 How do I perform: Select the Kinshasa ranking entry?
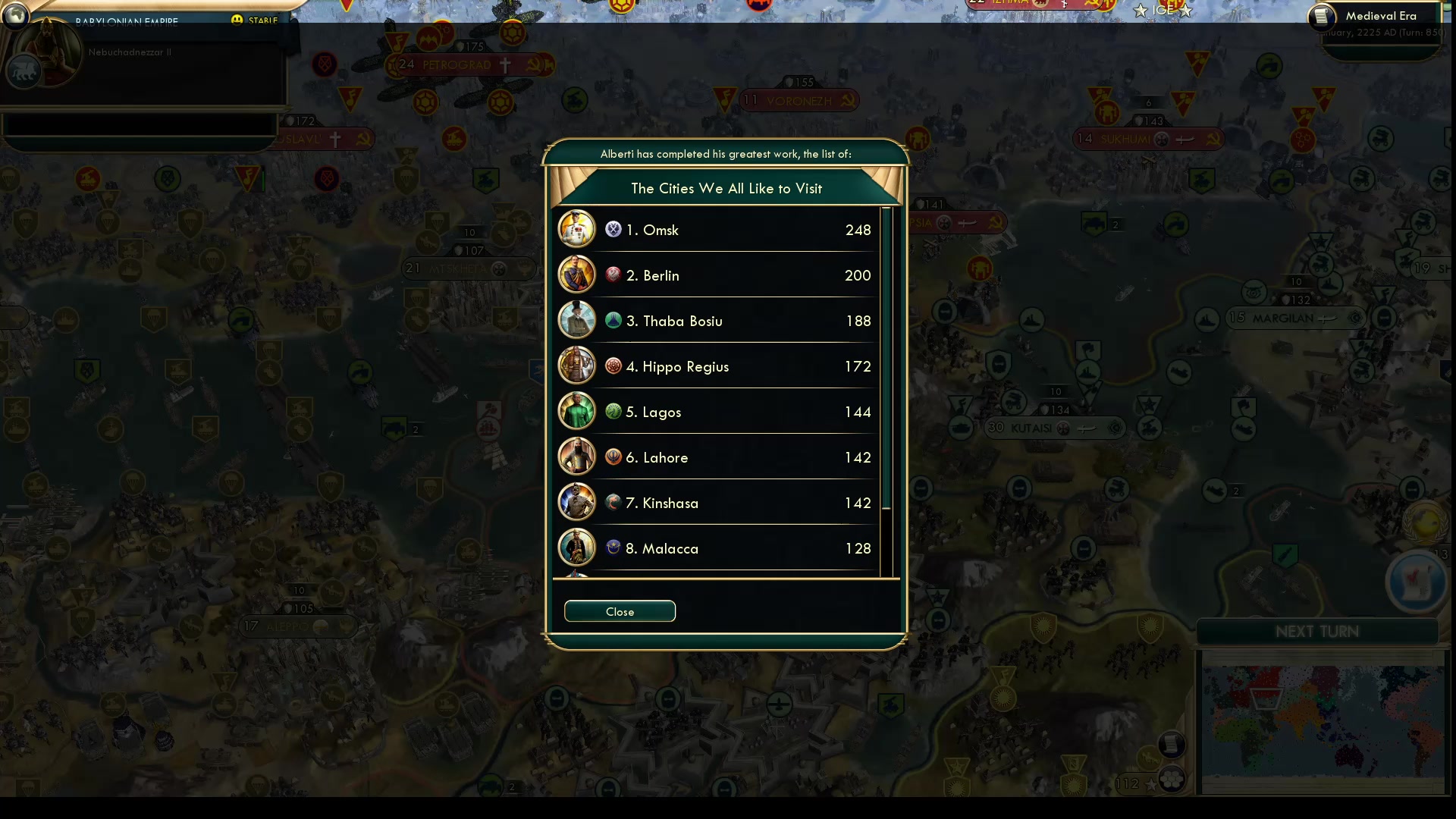[717, 503]
